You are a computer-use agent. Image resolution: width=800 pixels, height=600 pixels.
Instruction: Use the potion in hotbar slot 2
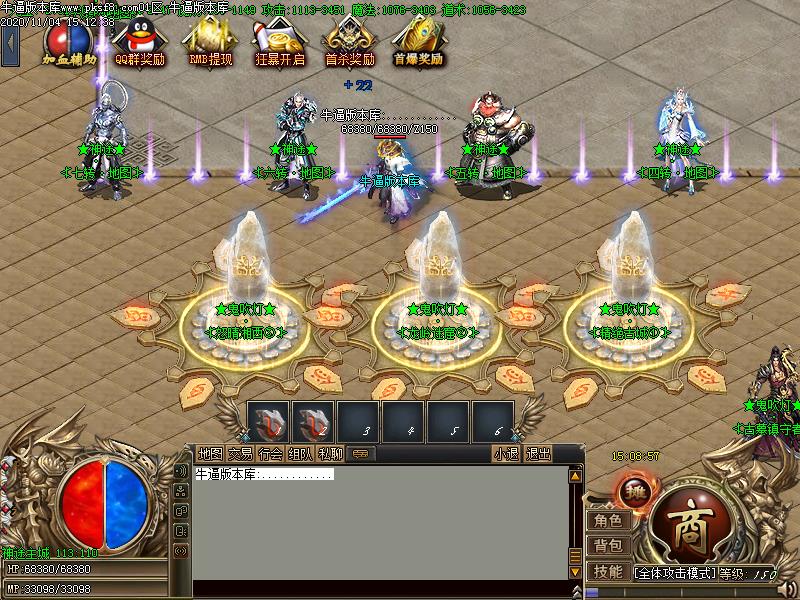click(314, 422)
